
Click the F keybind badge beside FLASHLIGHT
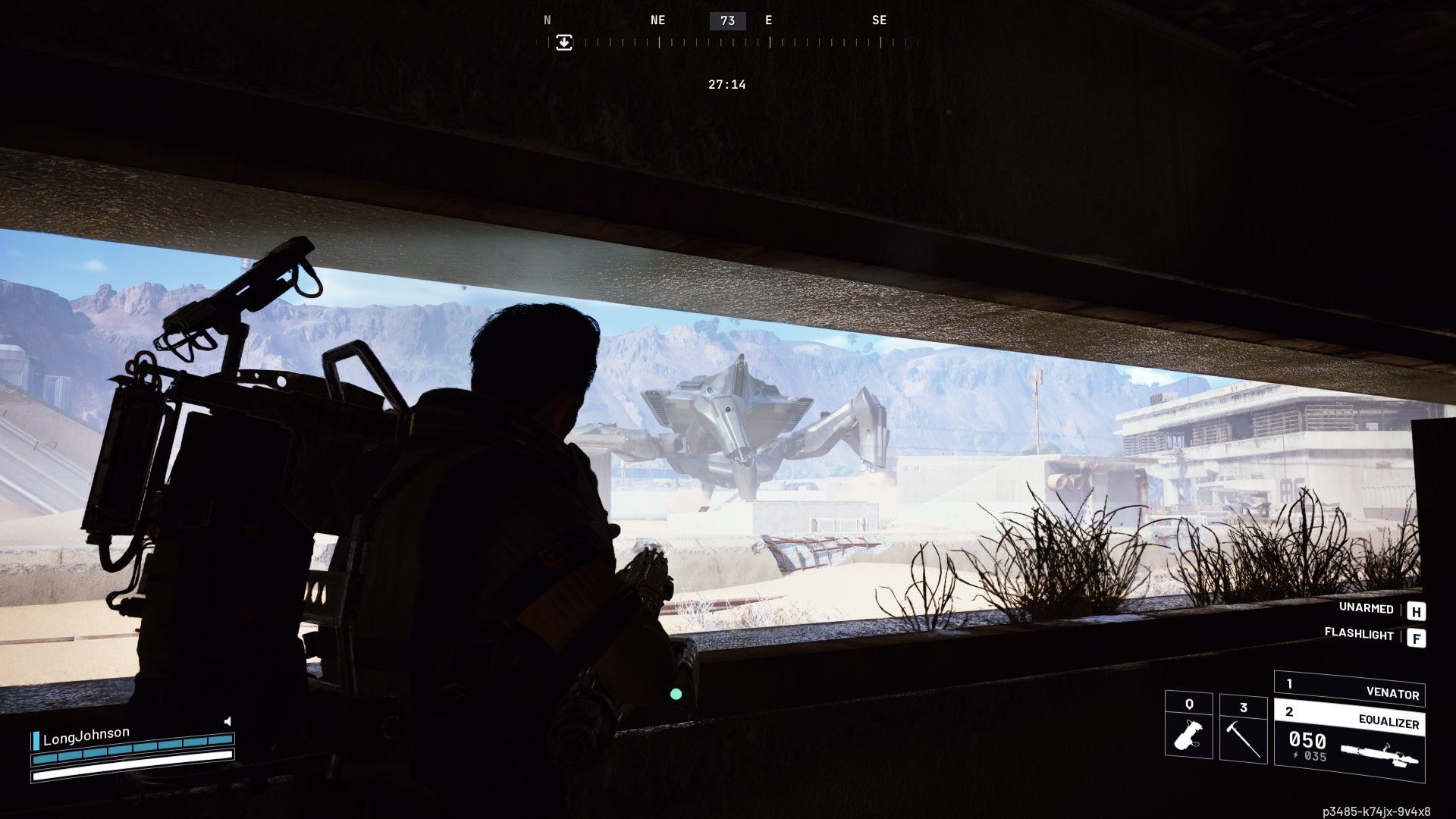pyautogui.click(x=1417, y=637)
